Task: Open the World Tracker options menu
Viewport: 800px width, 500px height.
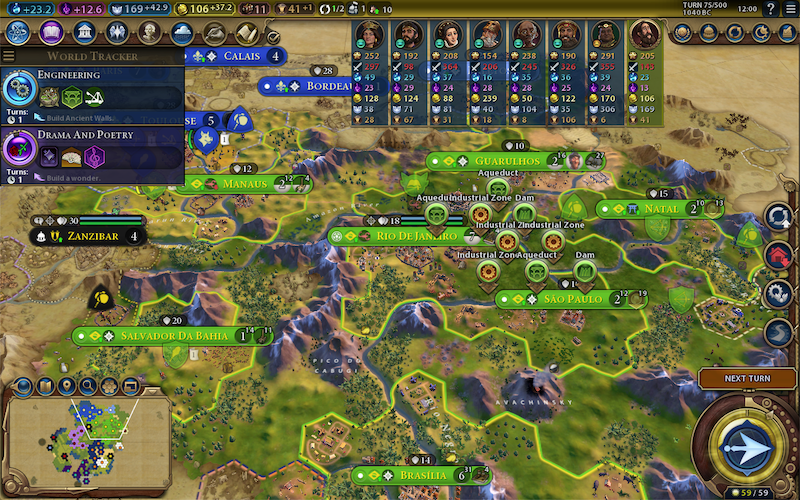Action: pyautogui.click(x=9, y=57)
